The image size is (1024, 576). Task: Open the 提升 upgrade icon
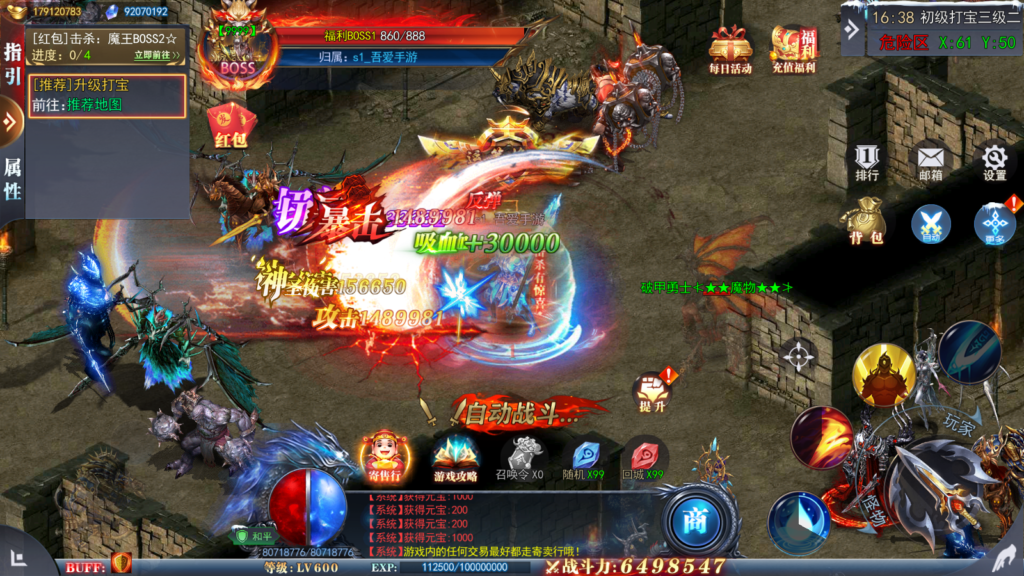click(651, 392)
